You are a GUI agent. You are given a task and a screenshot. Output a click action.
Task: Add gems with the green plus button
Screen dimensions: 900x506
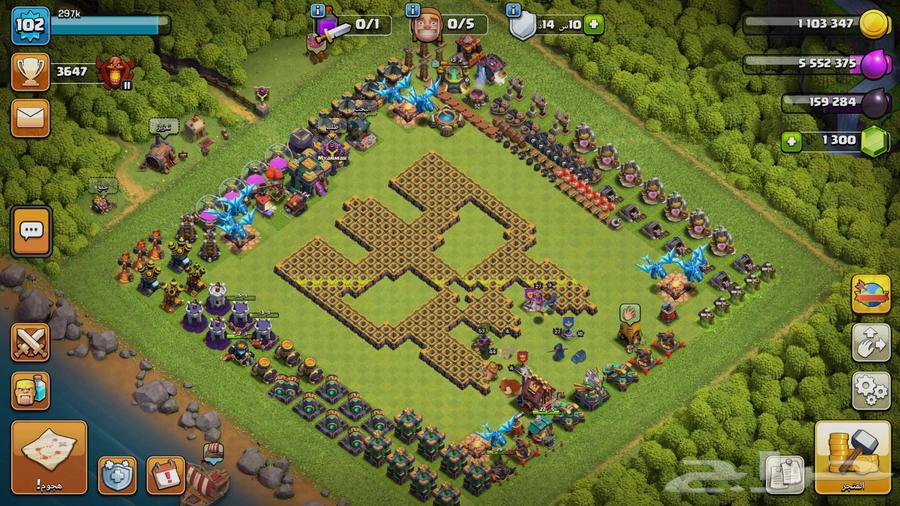pyautogui.click(x=793, y=141)
